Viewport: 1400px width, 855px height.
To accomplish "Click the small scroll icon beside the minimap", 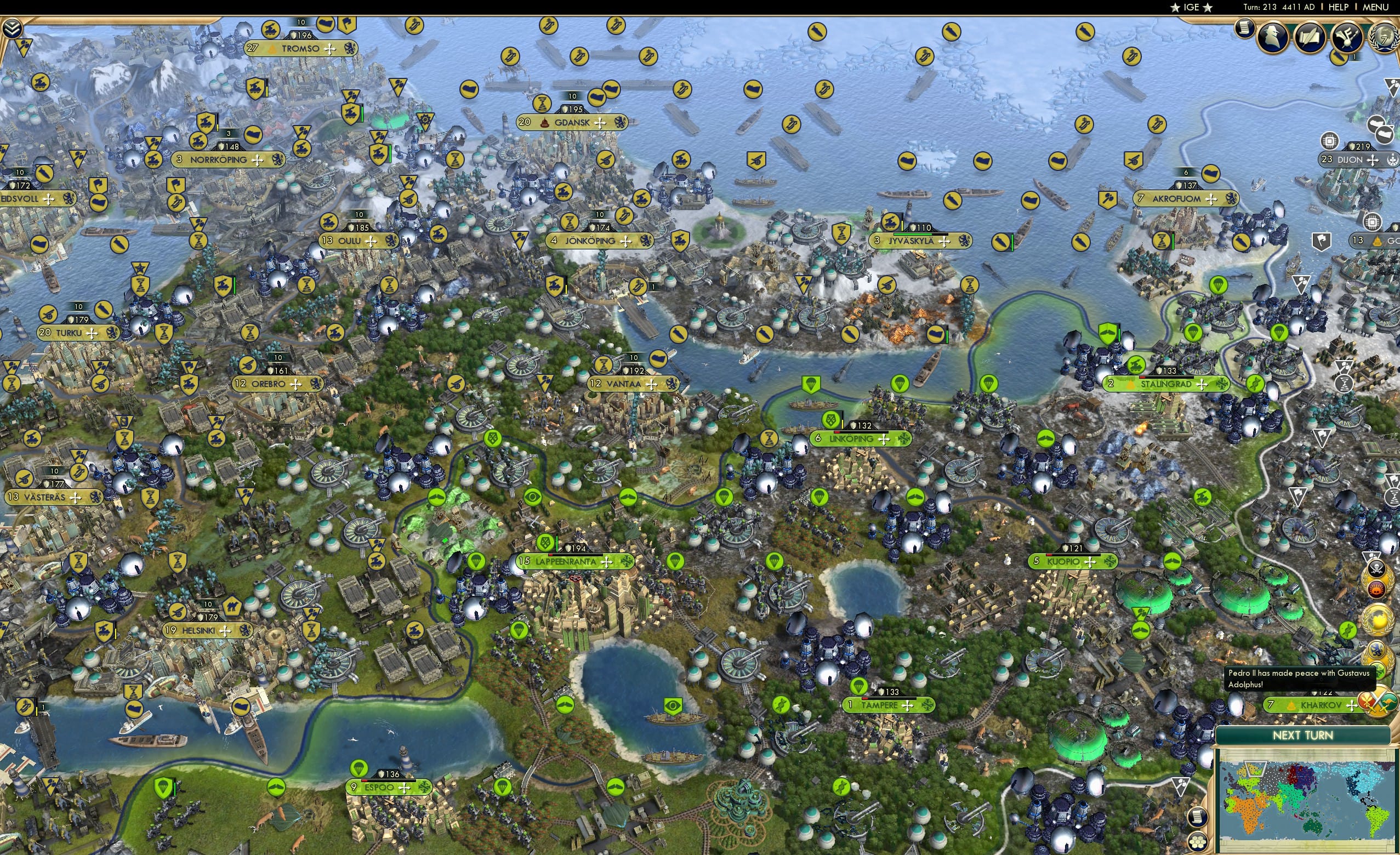I will 1198,818.
